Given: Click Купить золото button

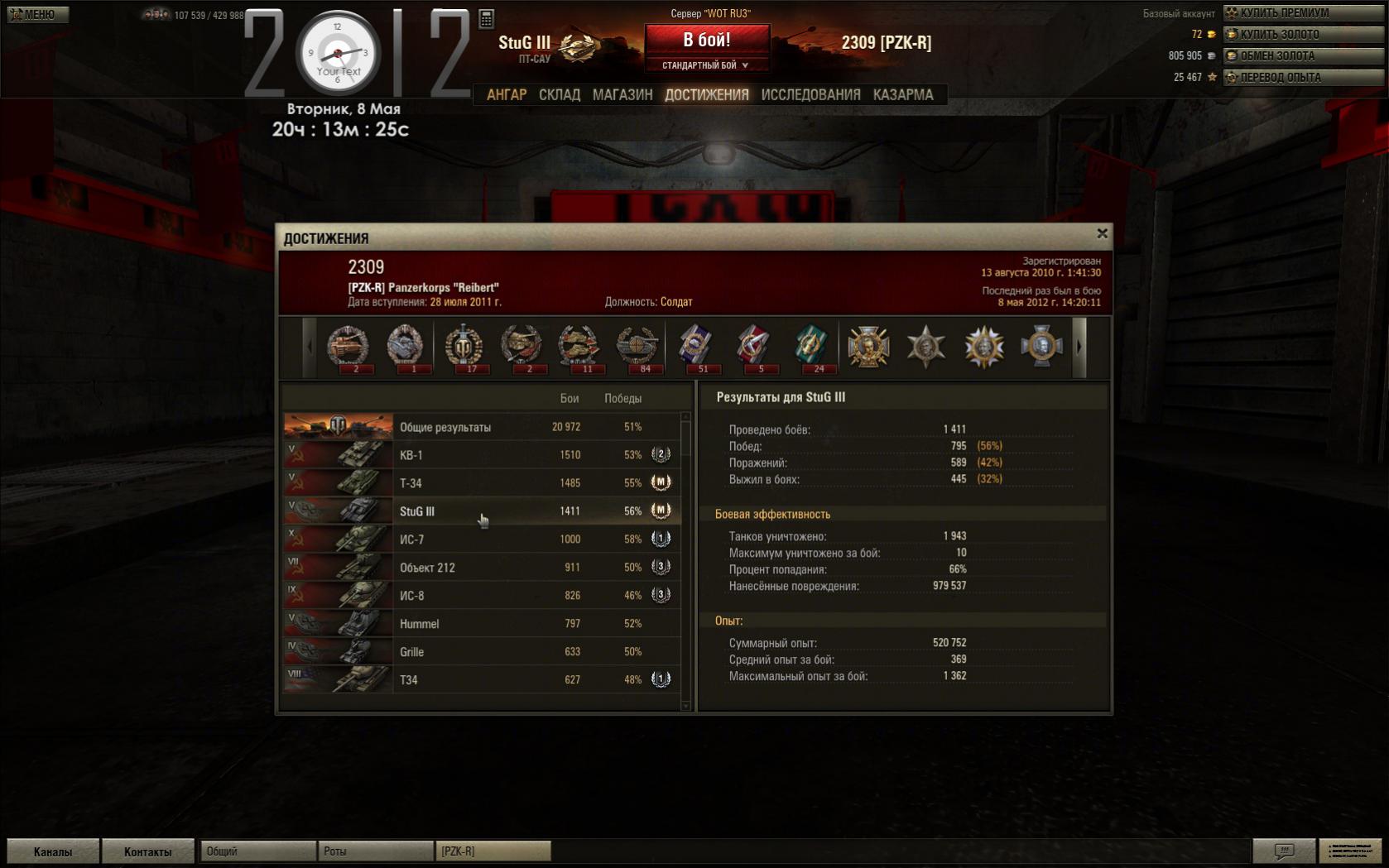Looking at the screenshot, I should (1303, 34).
